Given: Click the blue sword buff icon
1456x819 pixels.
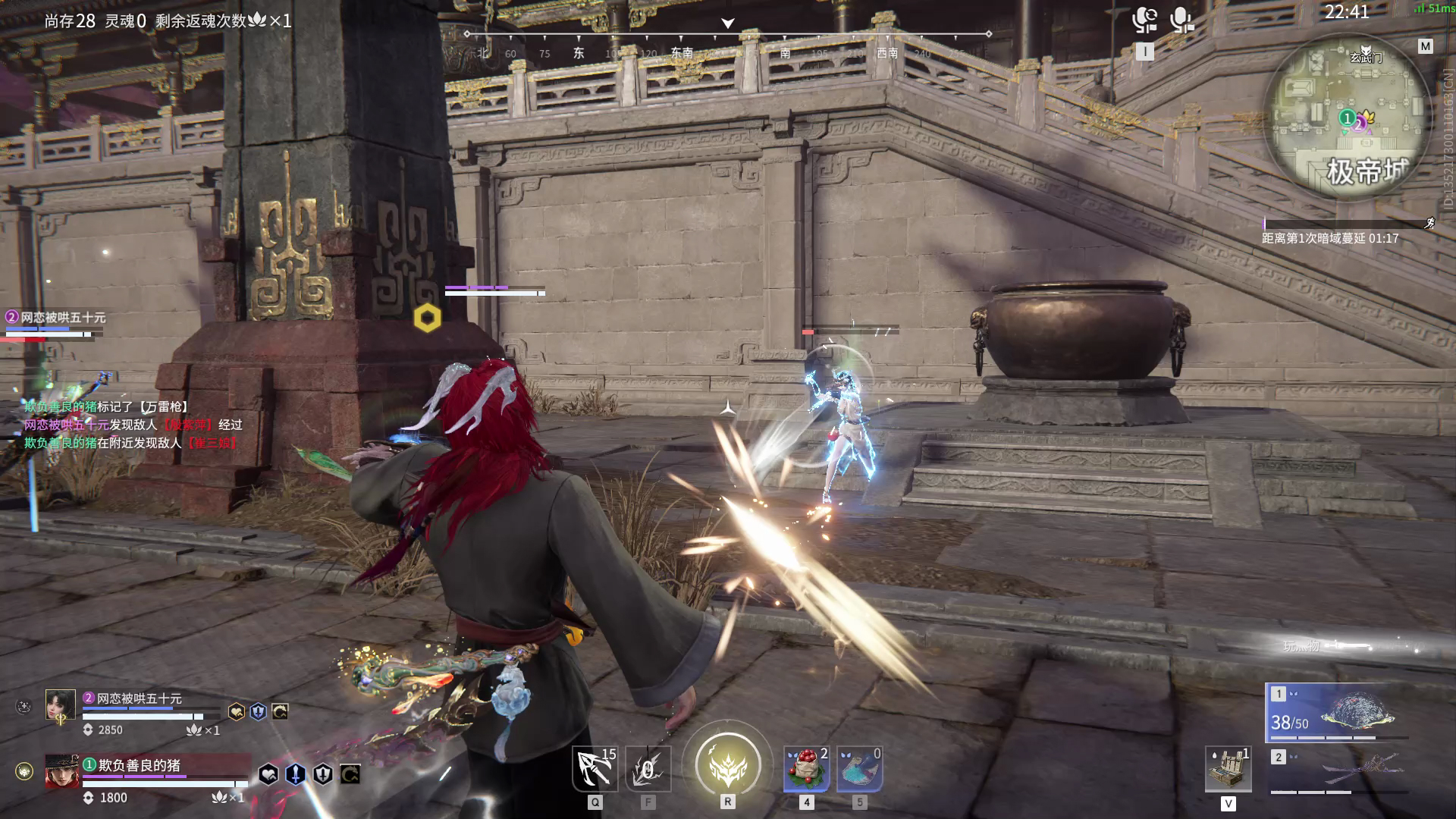Looking at the screenshot, I should point(296,774).
